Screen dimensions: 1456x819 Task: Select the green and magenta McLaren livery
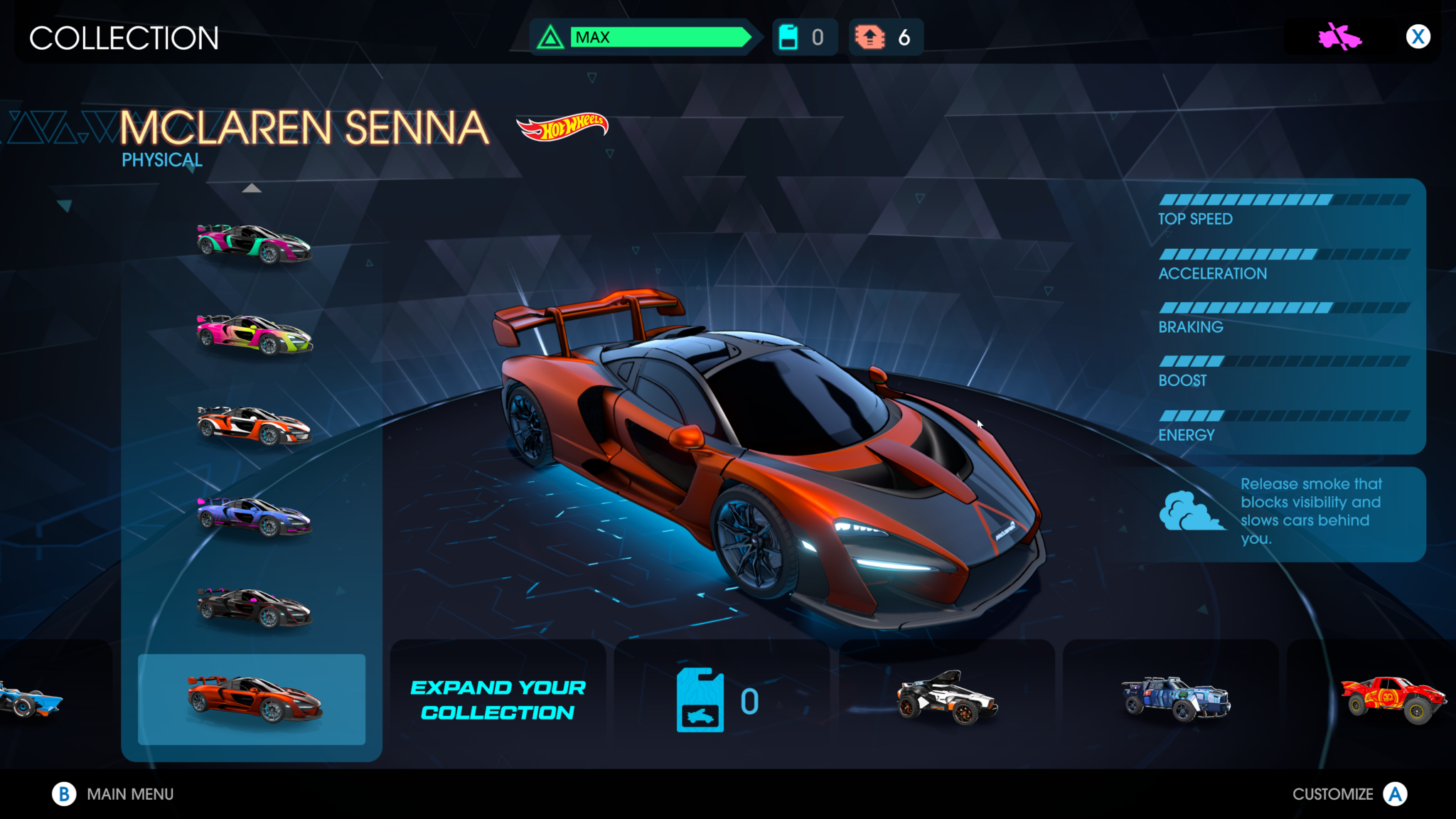pyautogui.click(x=254, y=243)
